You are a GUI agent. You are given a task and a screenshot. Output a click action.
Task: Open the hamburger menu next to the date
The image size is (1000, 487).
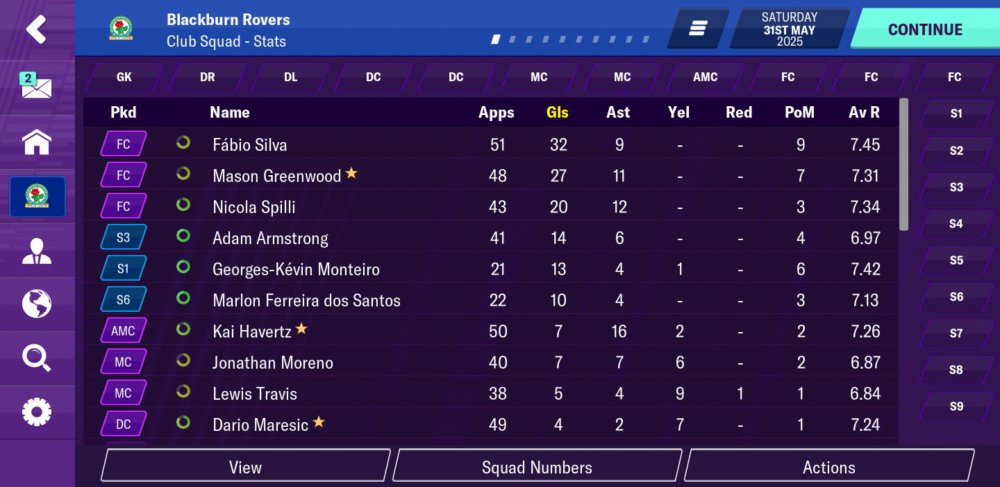698,29
